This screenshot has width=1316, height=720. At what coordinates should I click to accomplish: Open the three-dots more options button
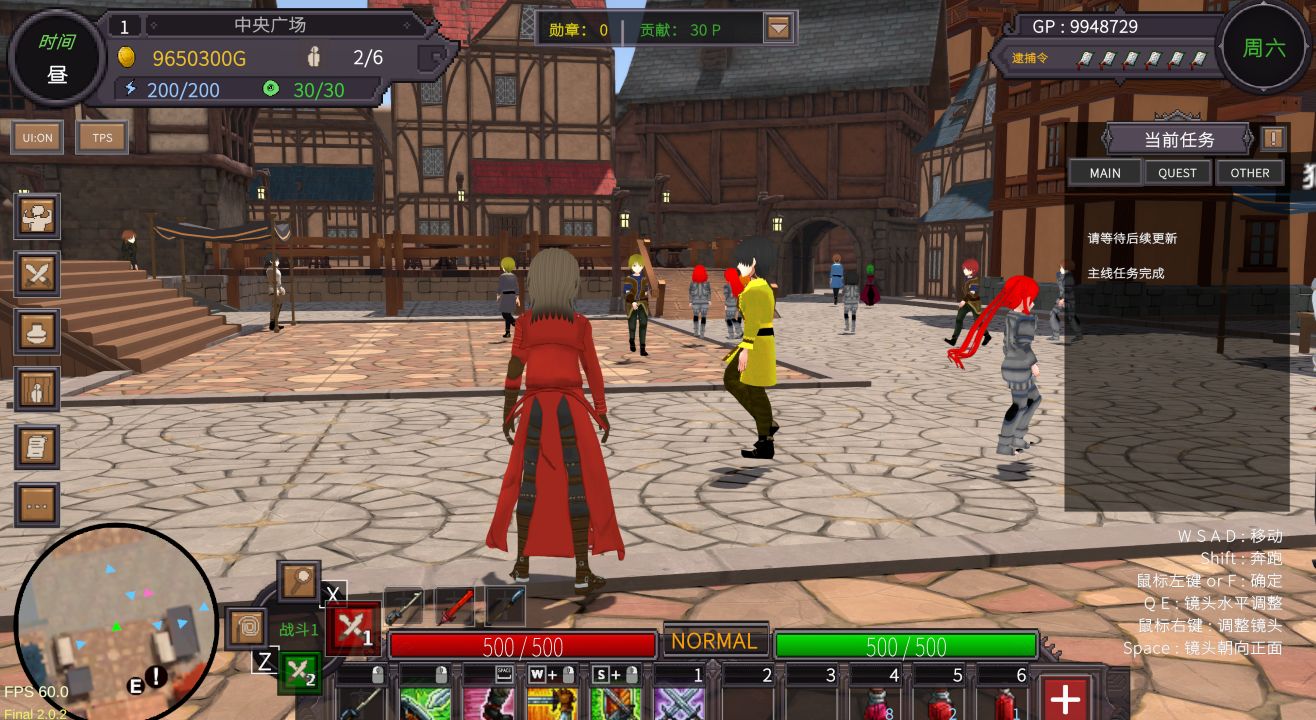click(x=38, y=505)
